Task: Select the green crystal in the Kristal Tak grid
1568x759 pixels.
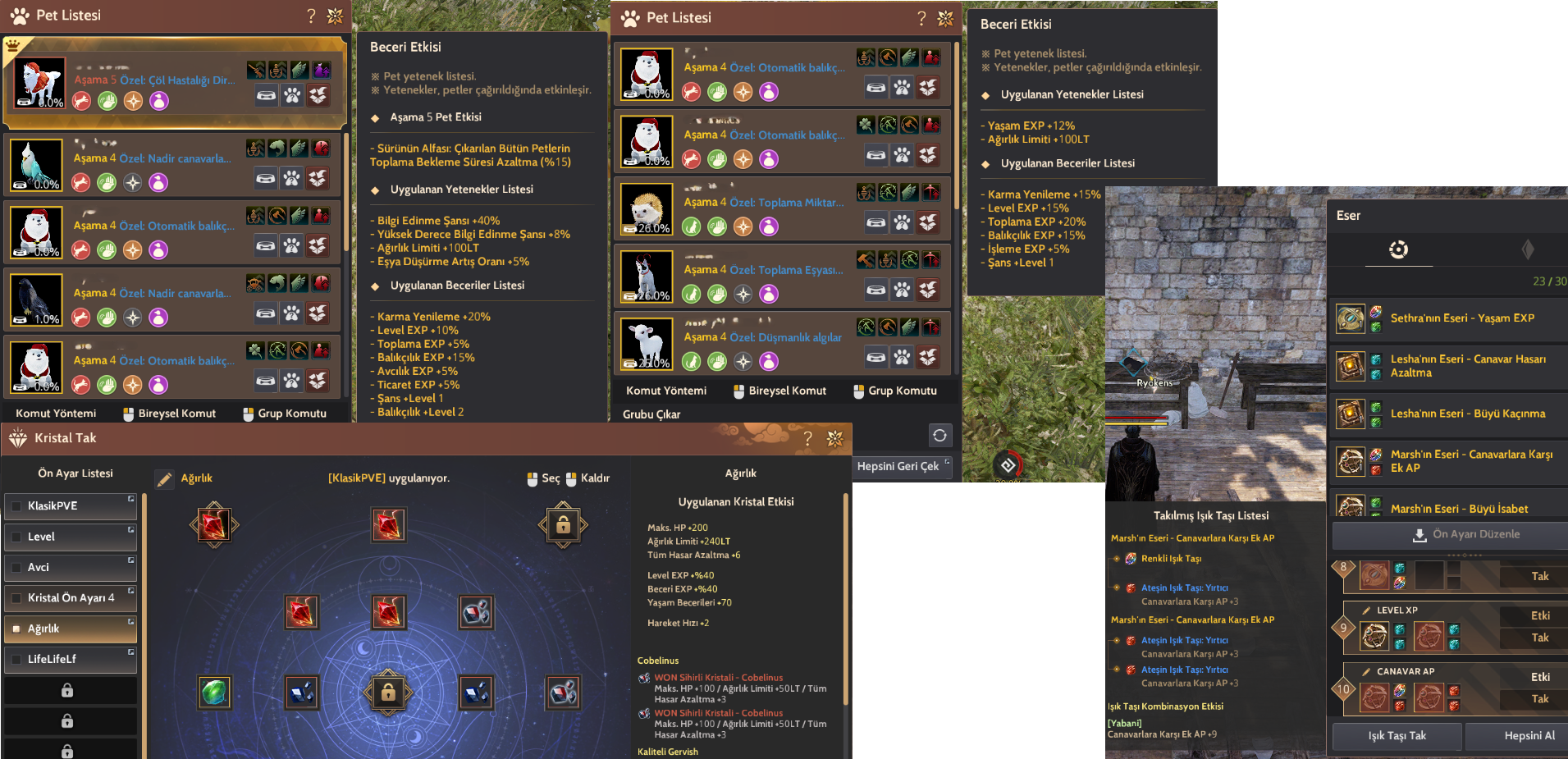Action: [x=214, y=692]
